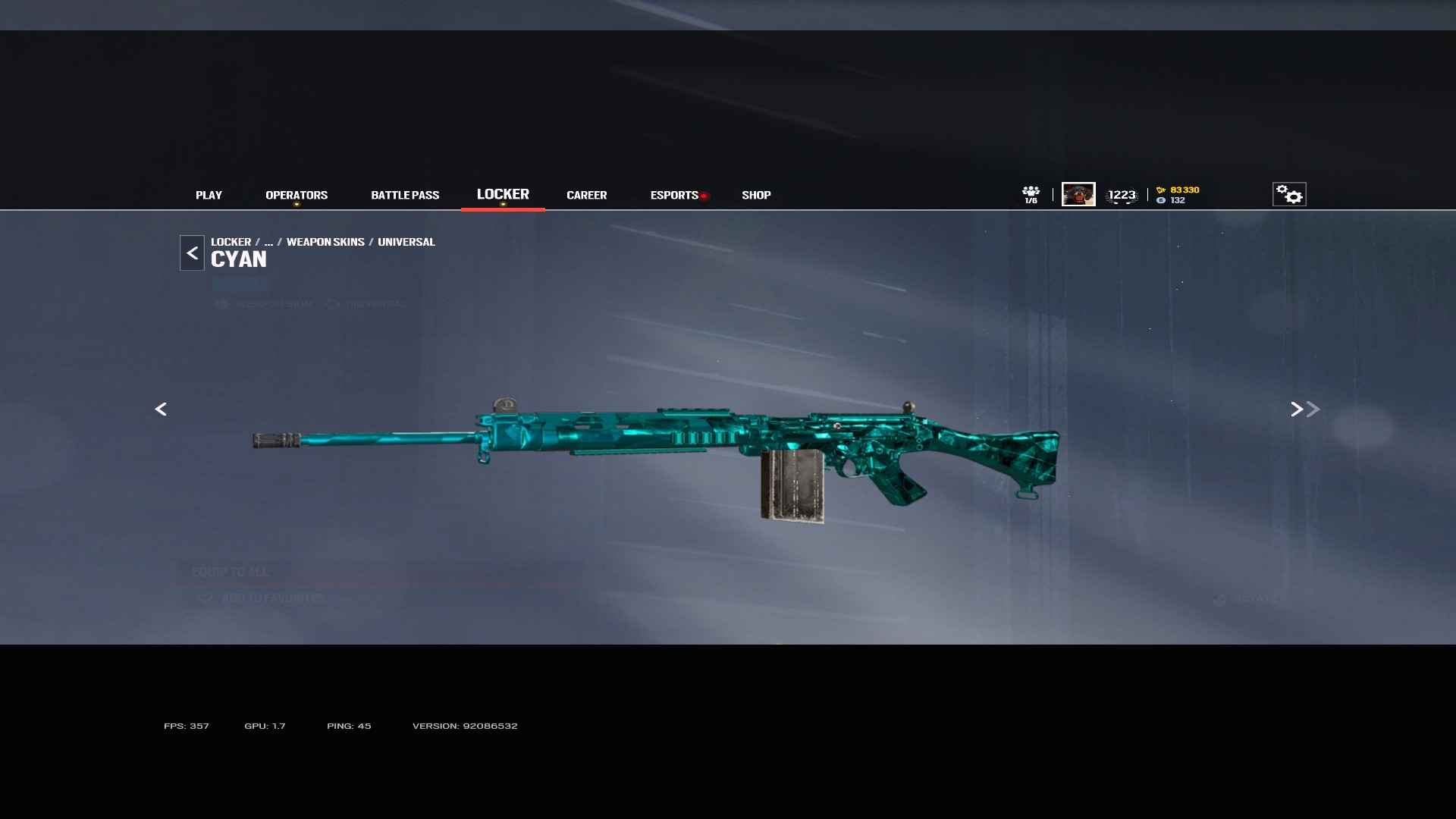Switch to the Play tab
1456x819 pixels.
tap(209, 195)
